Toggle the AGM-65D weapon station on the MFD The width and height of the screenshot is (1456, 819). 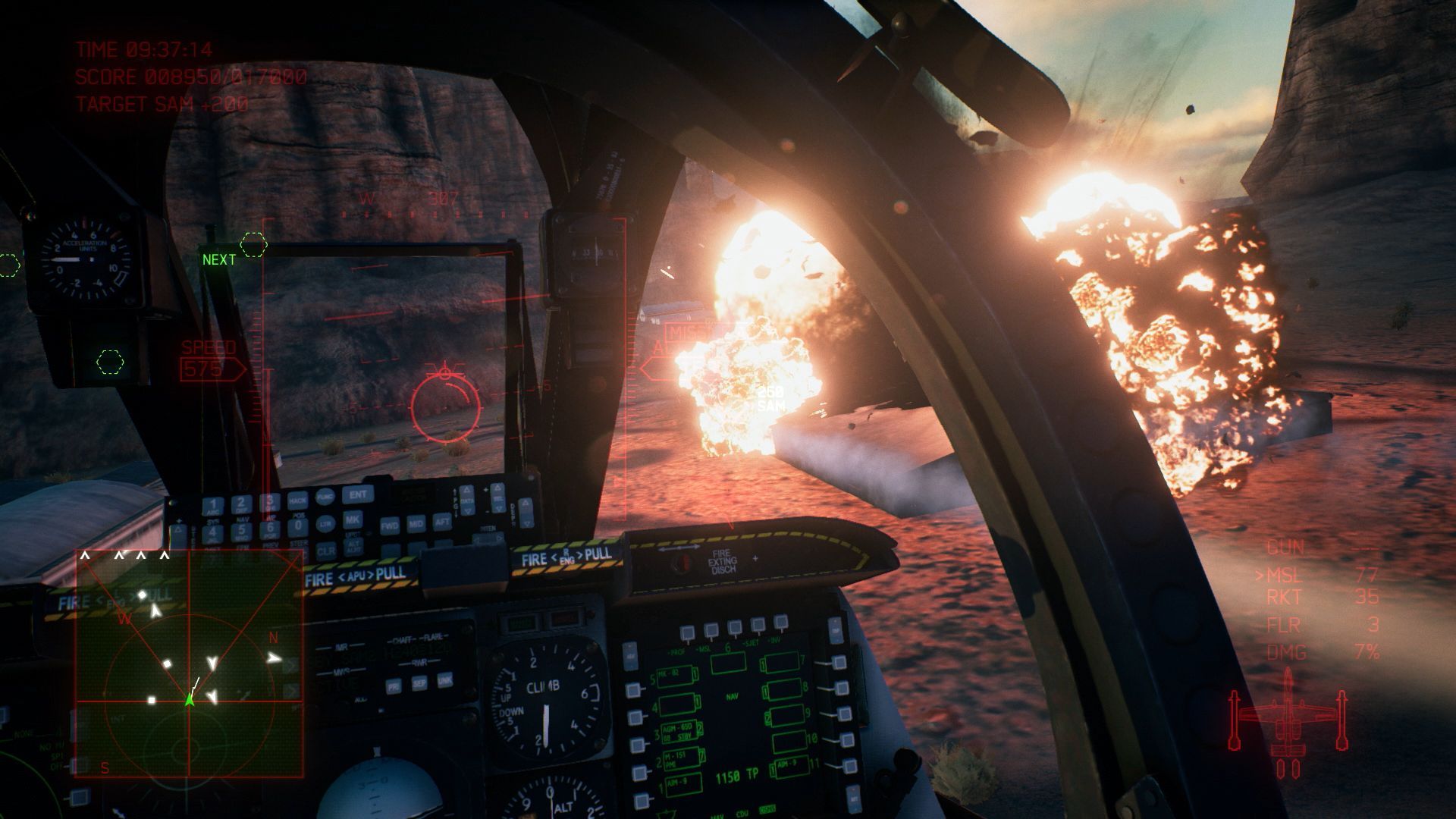point(680,731)
